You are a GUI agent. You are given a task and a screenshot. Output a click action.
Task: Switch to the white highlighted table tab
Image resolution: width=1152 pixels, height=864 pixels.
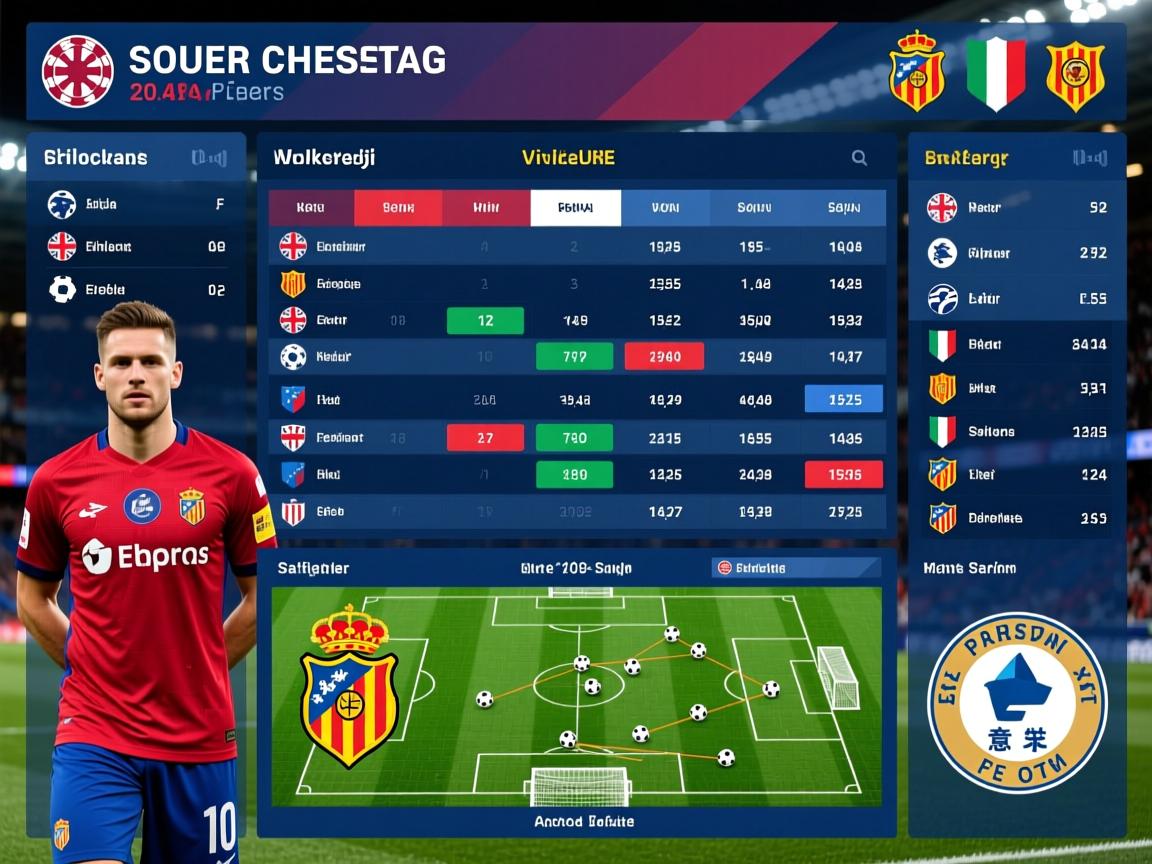tap(575, 208)
